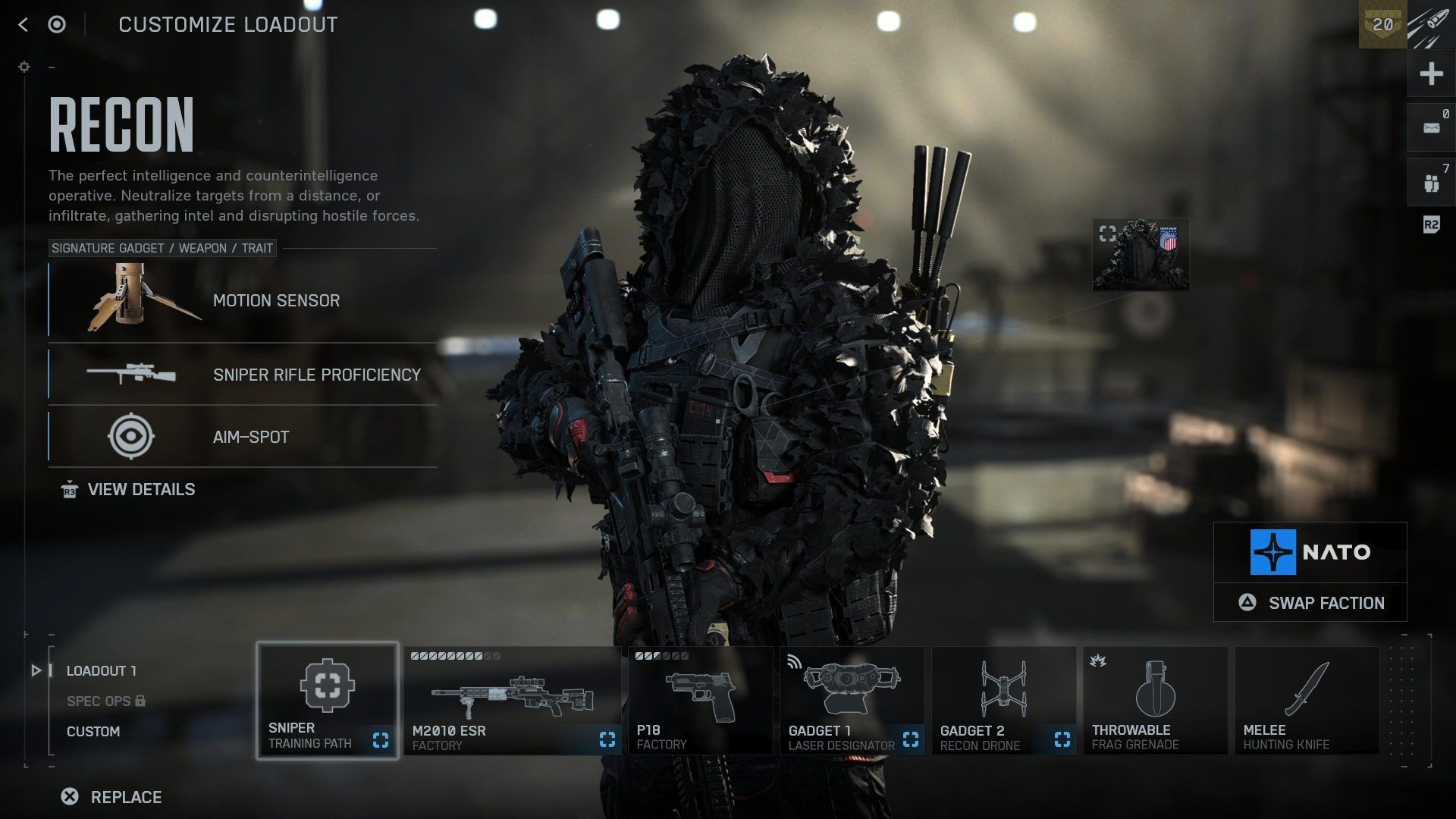Select the Frag Grenade throwable slot

pyautogui.click(x=1155, y=701)
